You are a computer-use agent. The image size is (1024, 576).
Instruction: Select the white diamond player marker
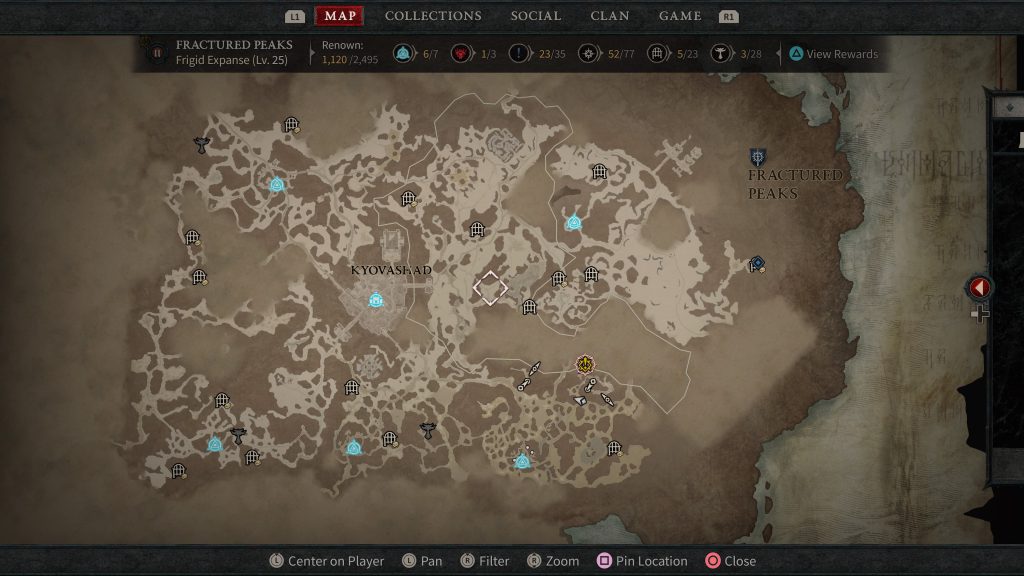[x=490, y=288]
